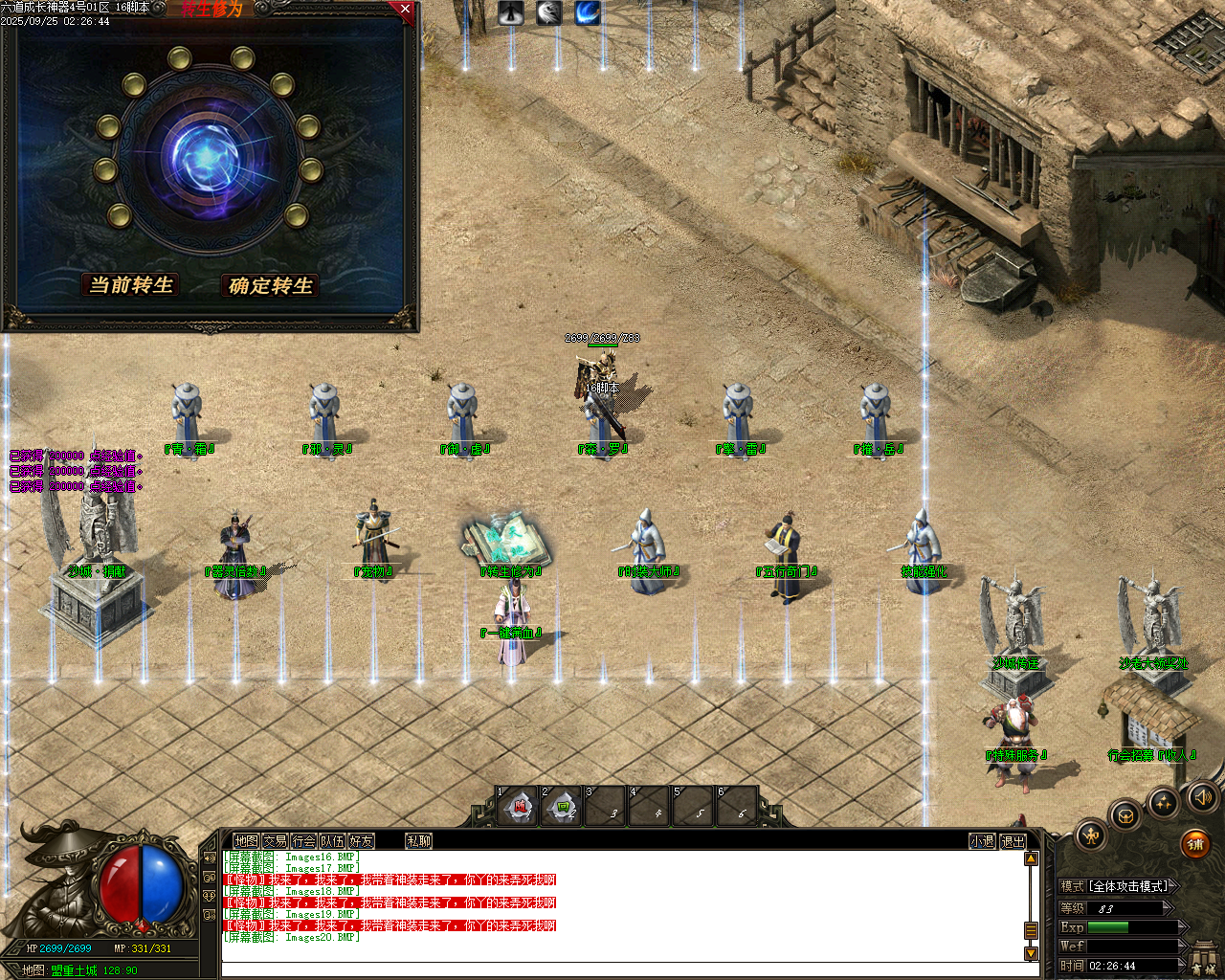Image resolution: width=1225 pixels, height=980 pixels.
Task: Click the chat scrollbar down arrow
Action: tap(1031, 954)
